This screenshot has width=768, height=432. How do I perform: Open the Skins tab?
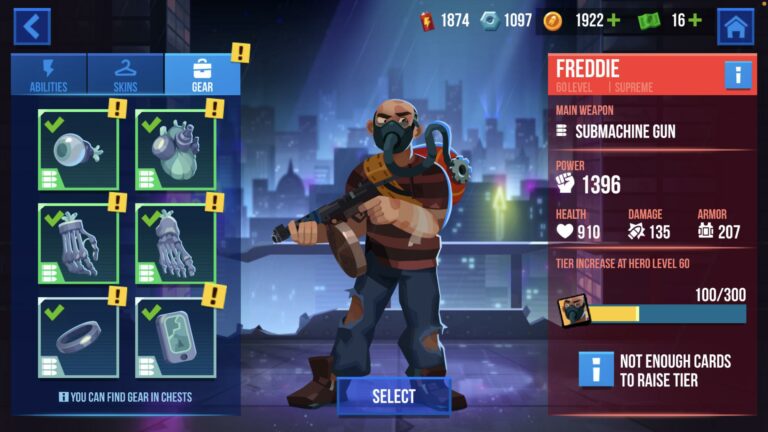(x=126, y=74)
